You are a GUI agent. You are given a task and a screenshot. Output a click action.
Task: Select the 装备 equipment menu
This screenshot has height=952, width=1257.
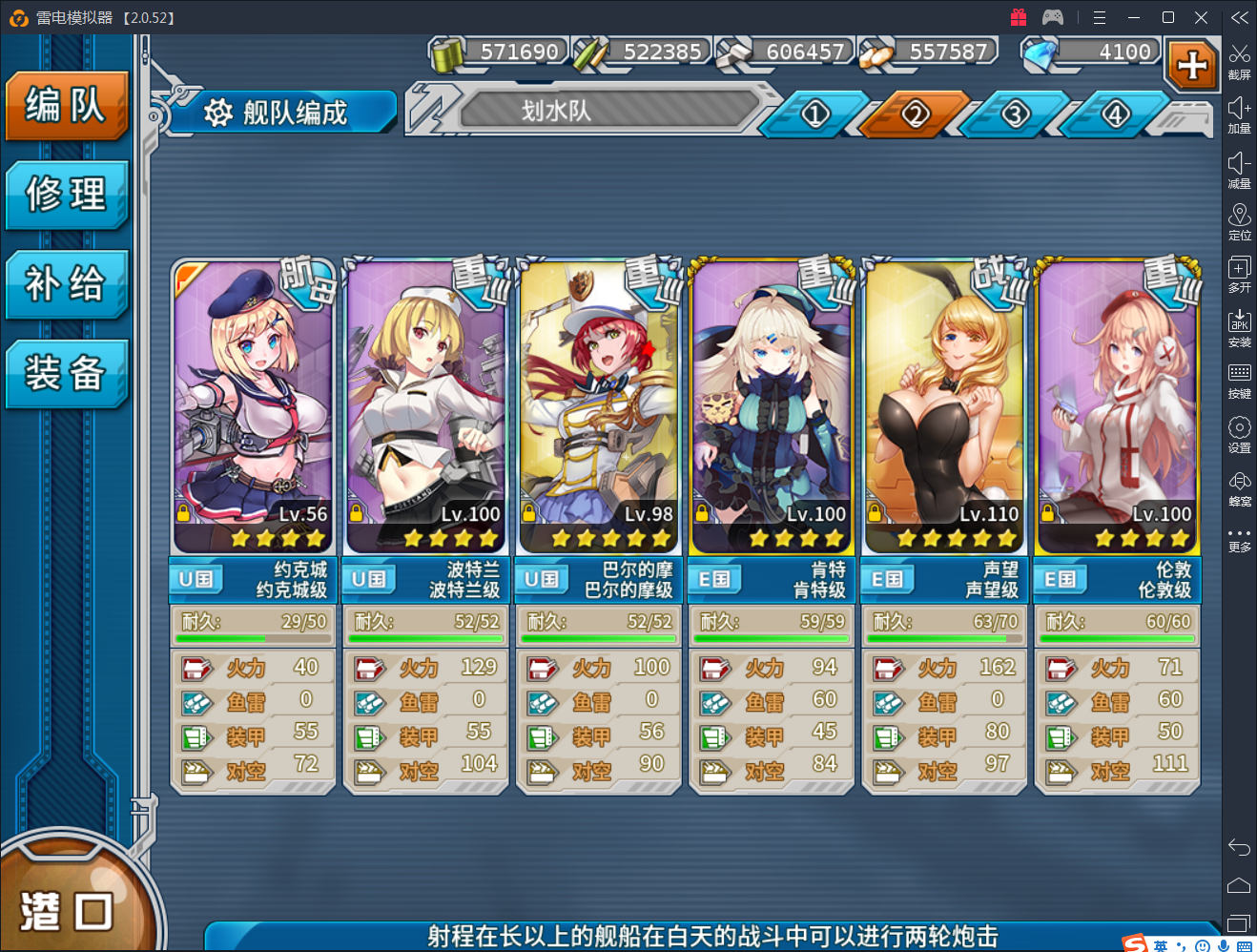(66, 373)
